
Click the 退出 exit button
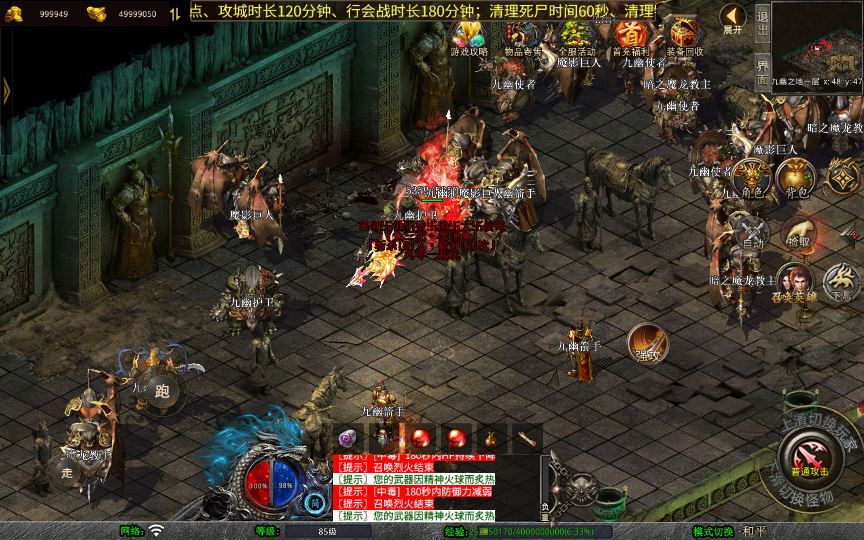(x=762, y=23)
